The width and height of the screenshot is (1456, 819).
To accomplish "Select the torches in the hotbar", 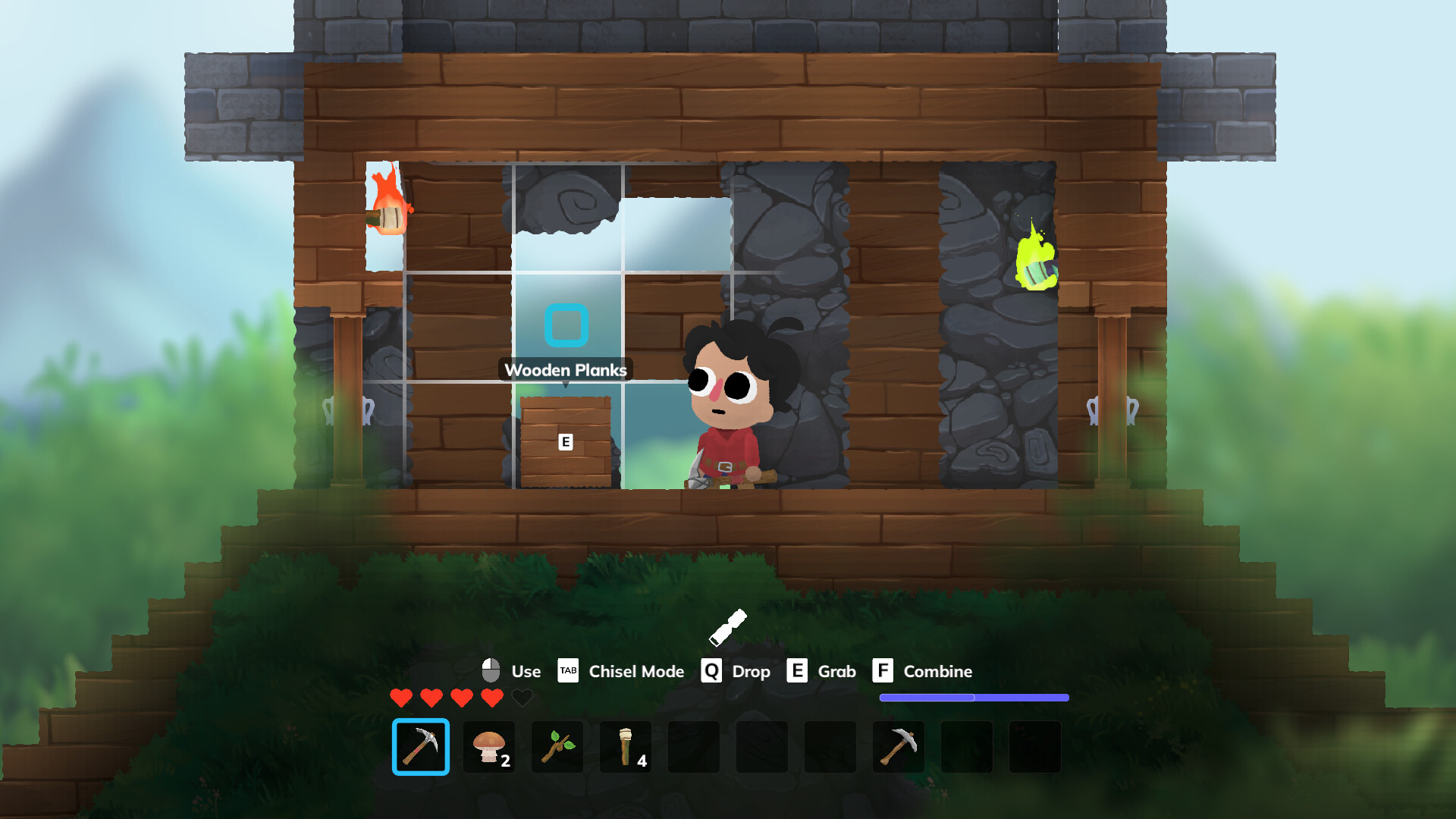I will (626, 747).
